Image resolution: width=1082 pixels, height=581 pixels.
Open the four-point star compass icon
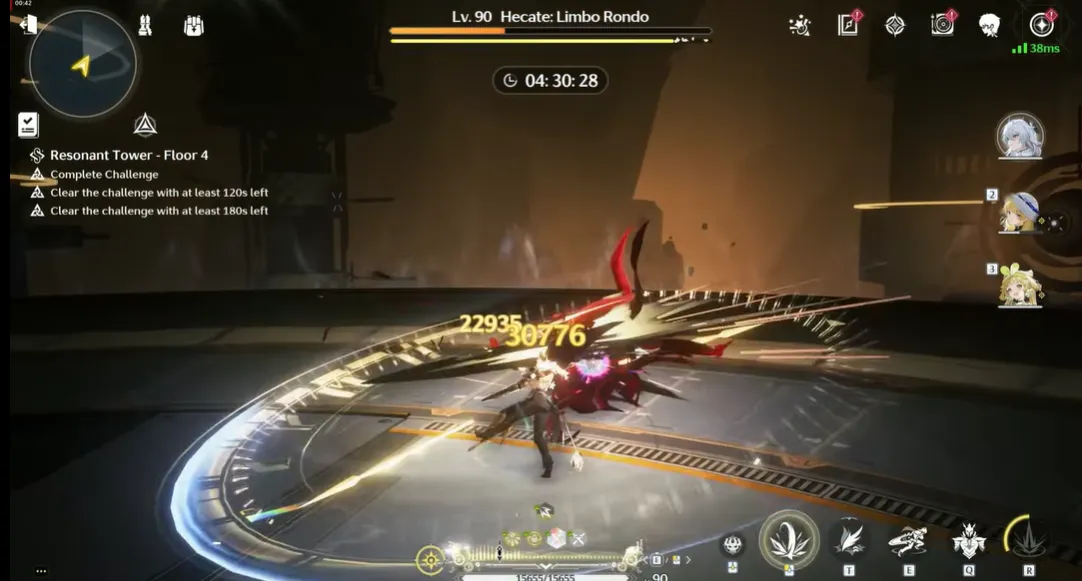[x=895, y=25]
